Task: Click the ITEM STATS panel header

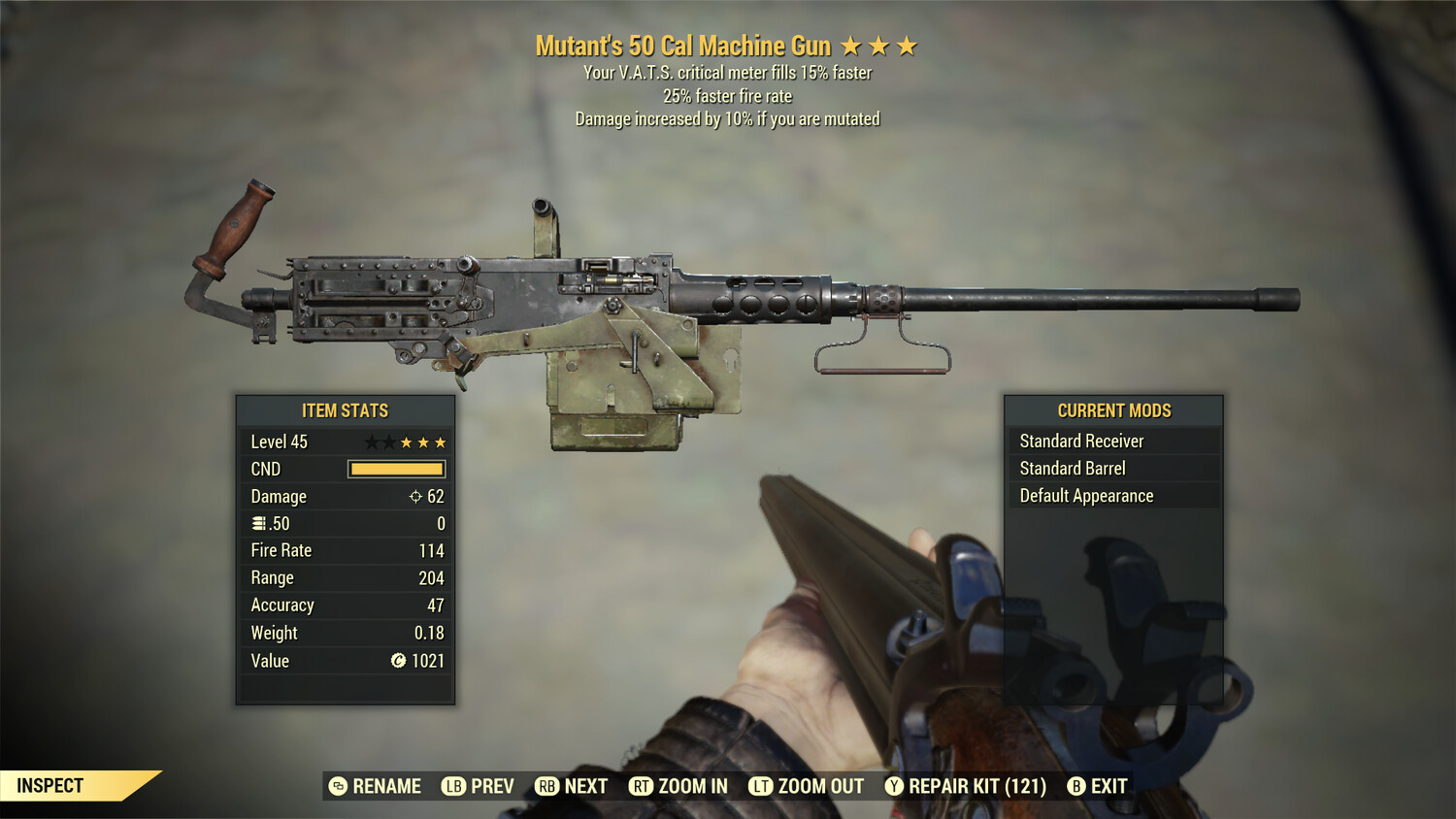Action: click(344, 409)
